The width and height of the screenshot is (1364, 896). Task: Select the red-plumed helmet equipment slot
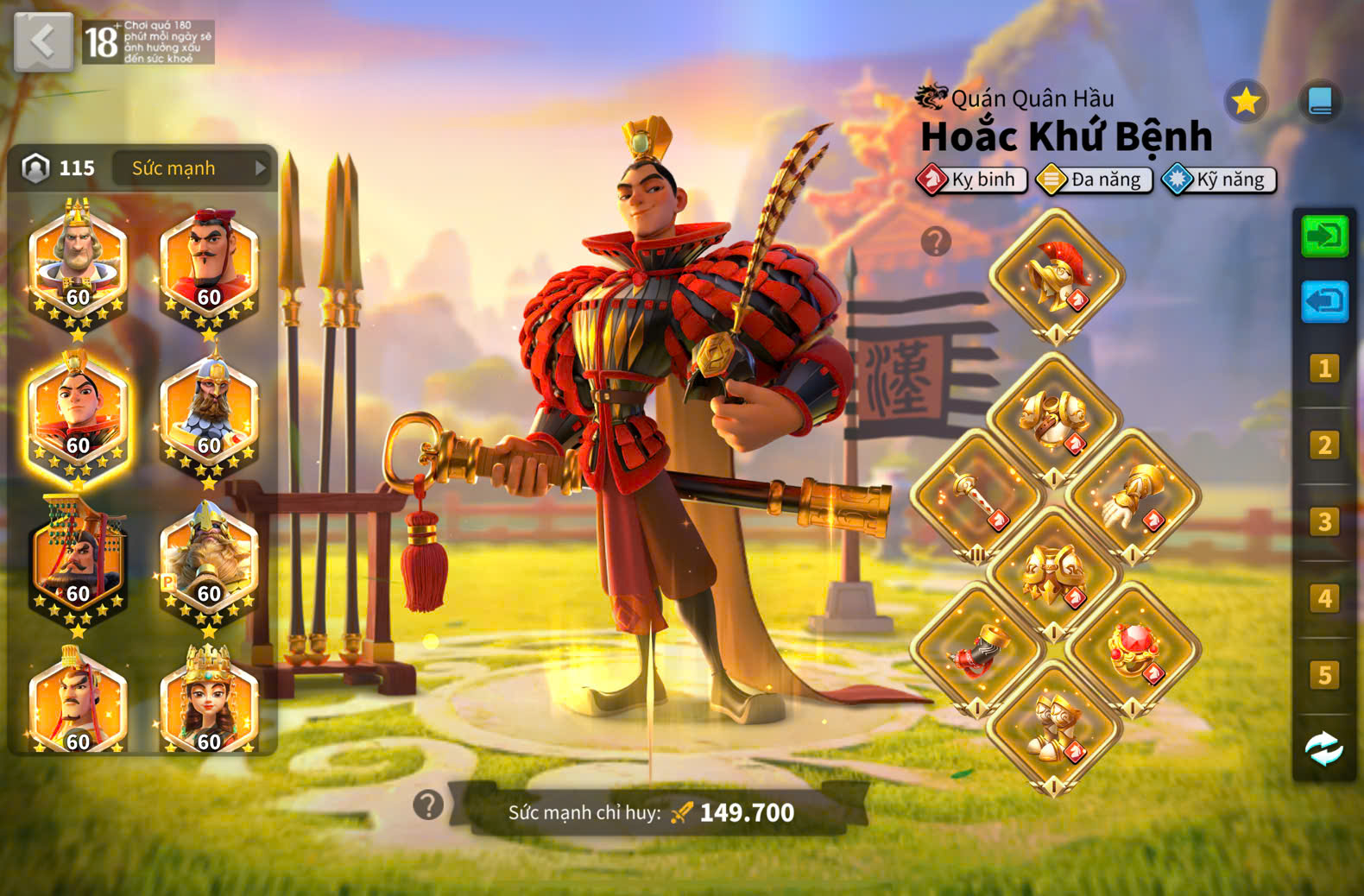coord(1056,276)
